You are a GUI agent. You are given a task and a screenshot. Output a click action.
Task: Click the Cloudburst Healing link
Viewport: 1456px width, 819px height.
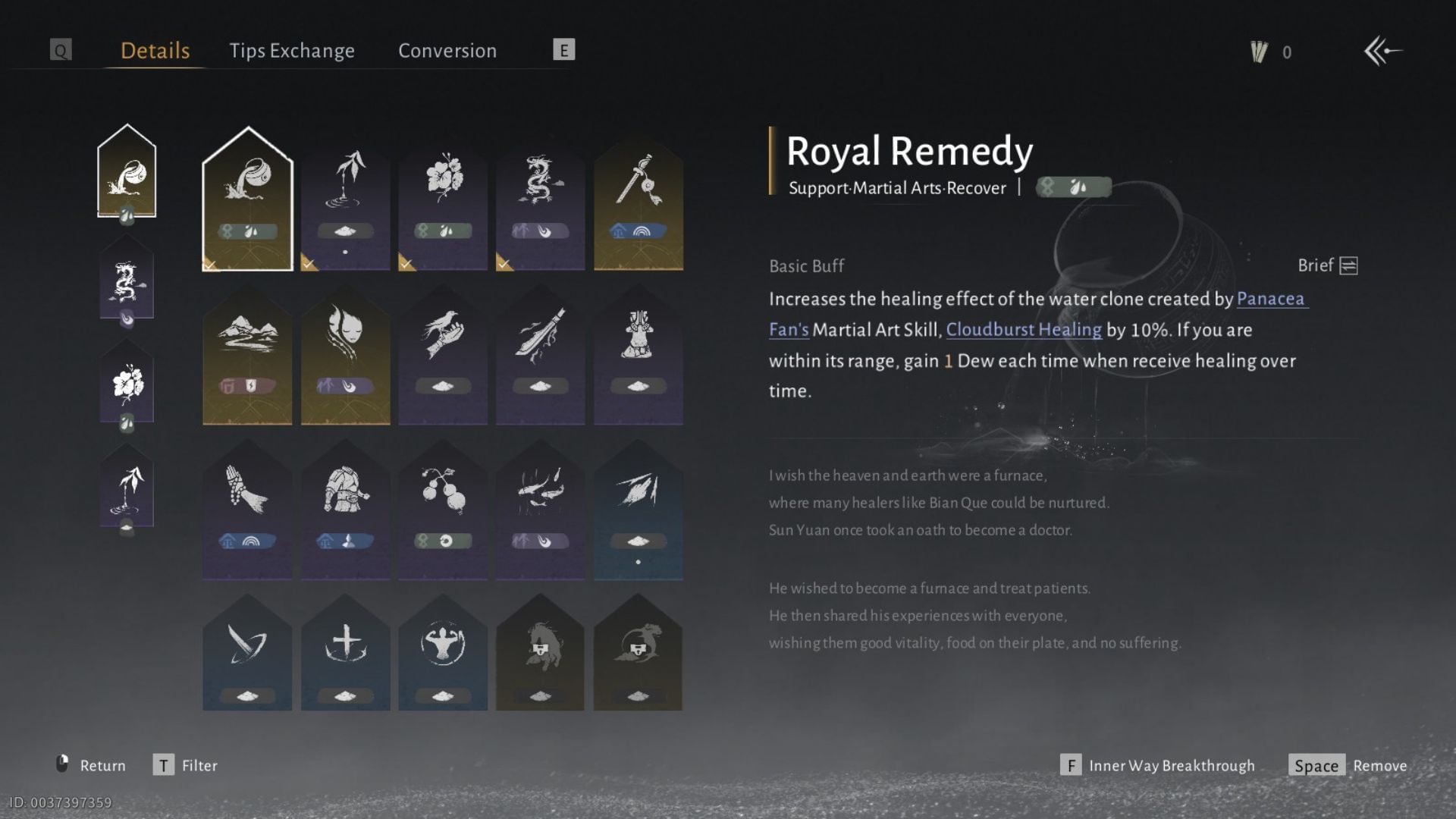pos(1024,330)
